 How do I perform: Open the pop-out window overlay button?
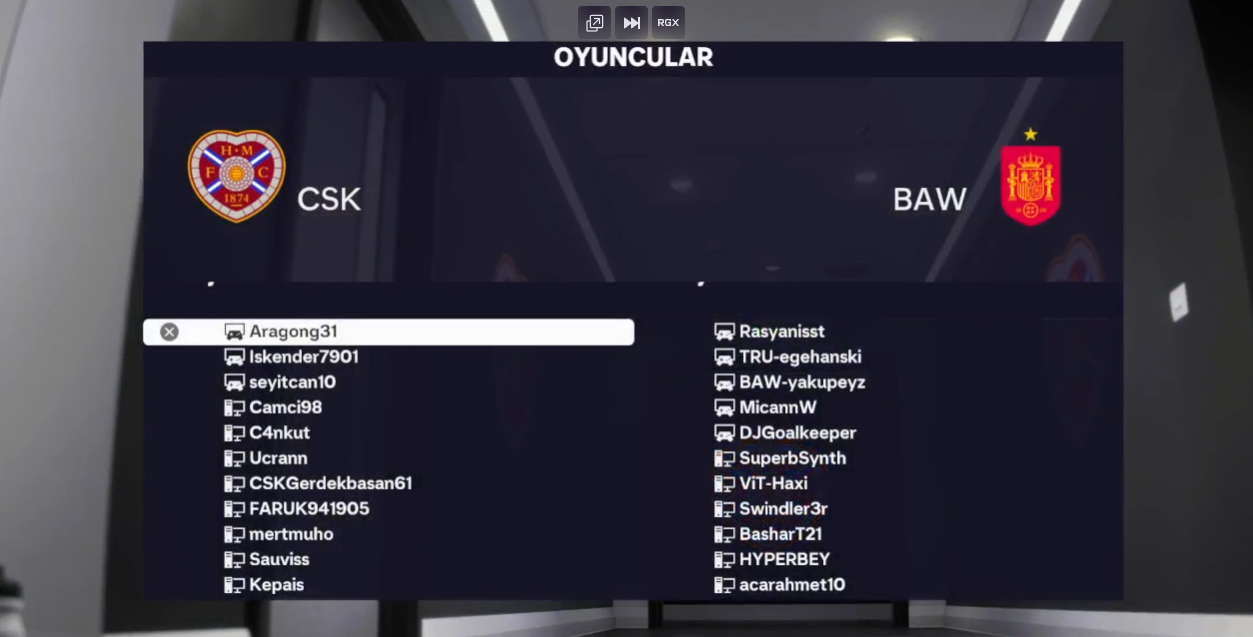[x=594, y=22]
